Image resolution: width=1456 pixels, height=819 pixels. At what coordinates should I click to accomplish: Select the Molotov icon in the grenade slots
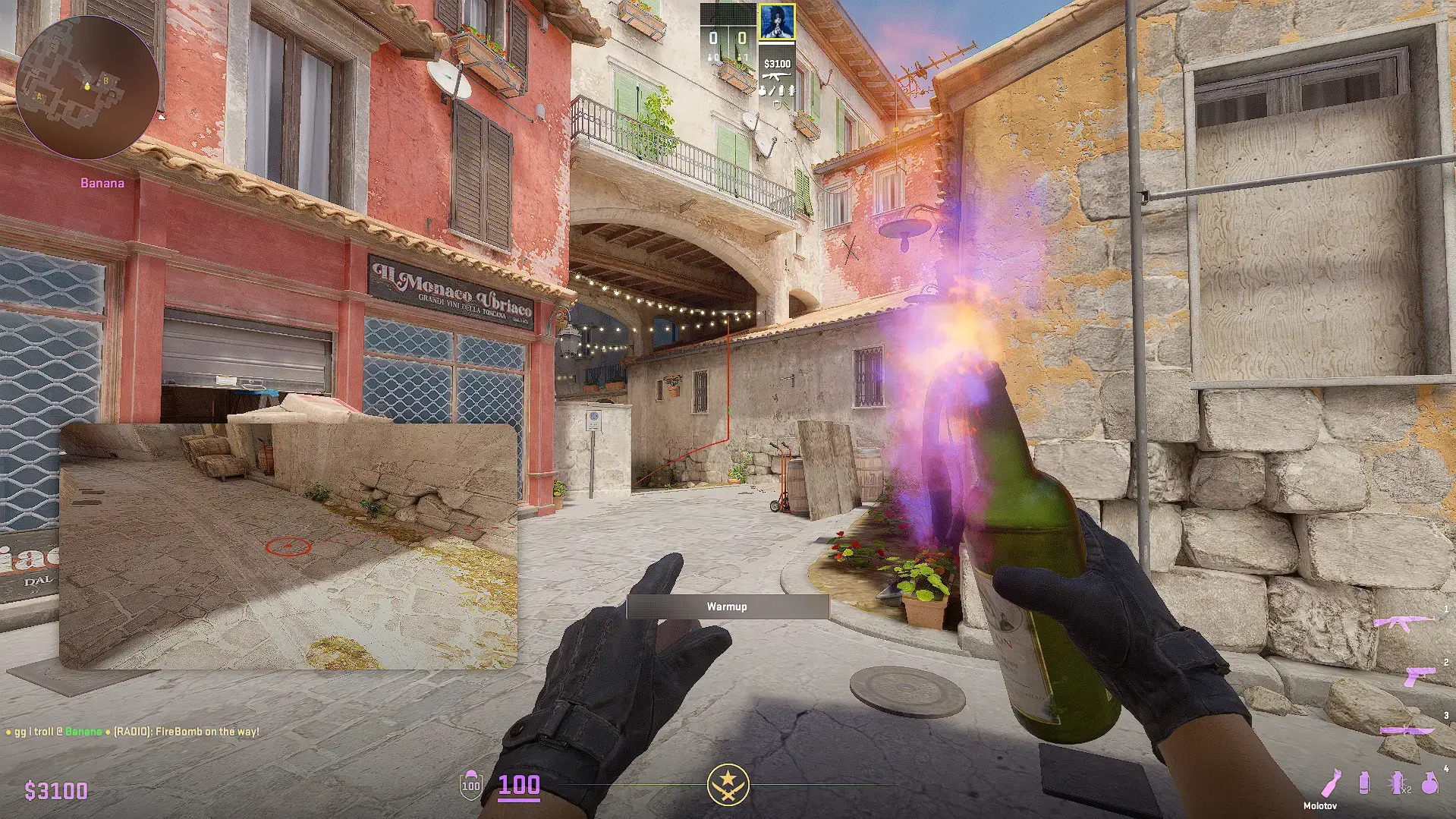[x=1332, y=783]
